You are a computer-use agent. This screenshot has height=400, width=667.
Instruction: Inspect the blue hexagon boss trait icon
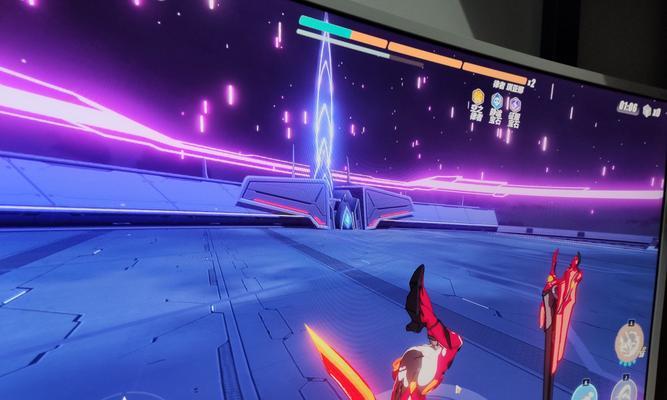pos(497,101)
